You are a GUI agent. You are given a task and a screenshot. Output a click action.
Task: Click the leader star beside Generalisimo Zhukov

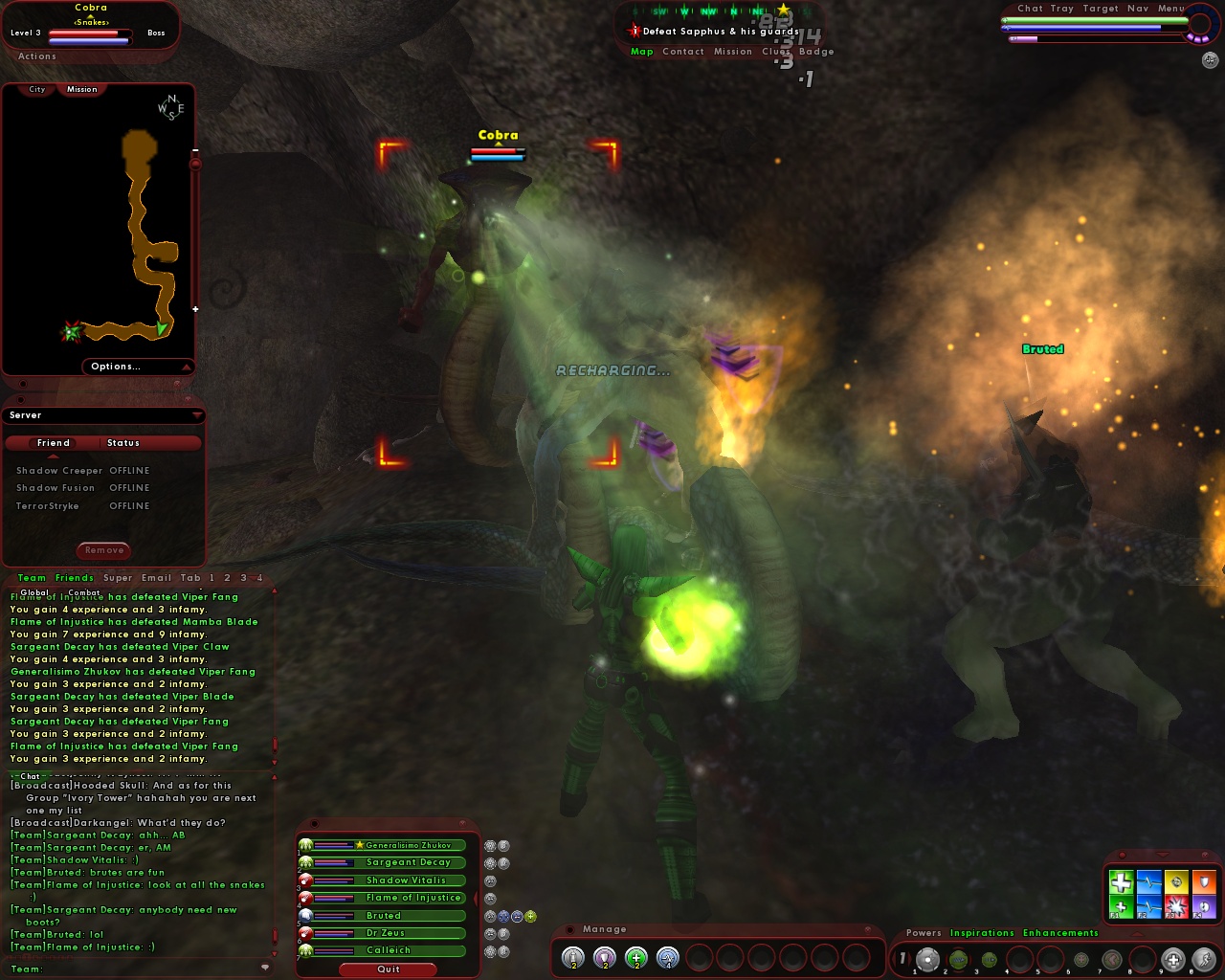359,846
